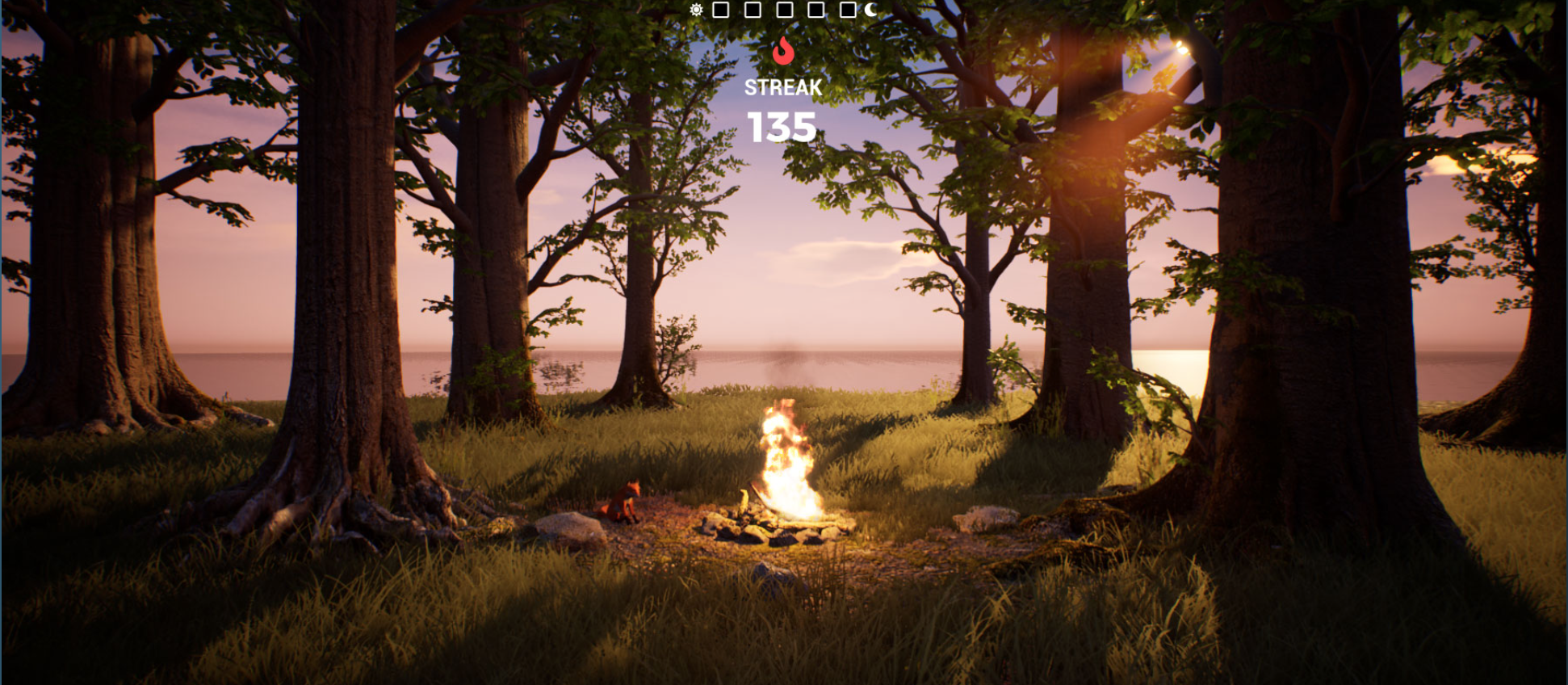The height and width of the screenshot is (685, 1568).
Task: Check the fourth checkbox in the top row
Action: point(815,10)
